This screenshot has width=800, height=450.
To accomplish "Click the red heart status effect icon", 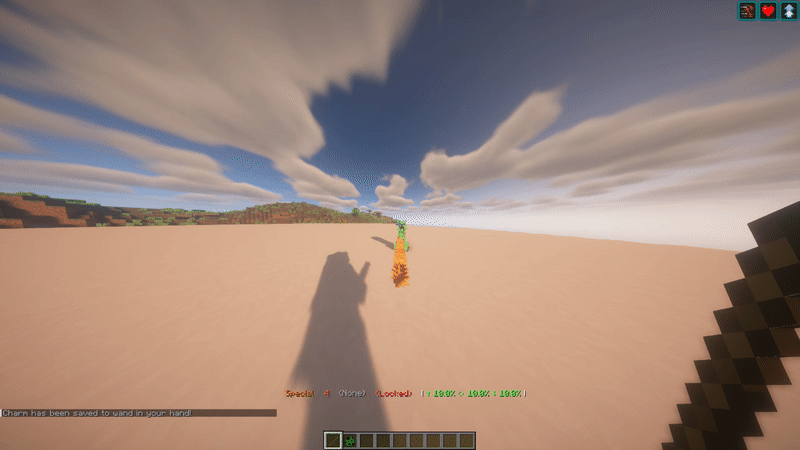I will click(x=768, y=11).
